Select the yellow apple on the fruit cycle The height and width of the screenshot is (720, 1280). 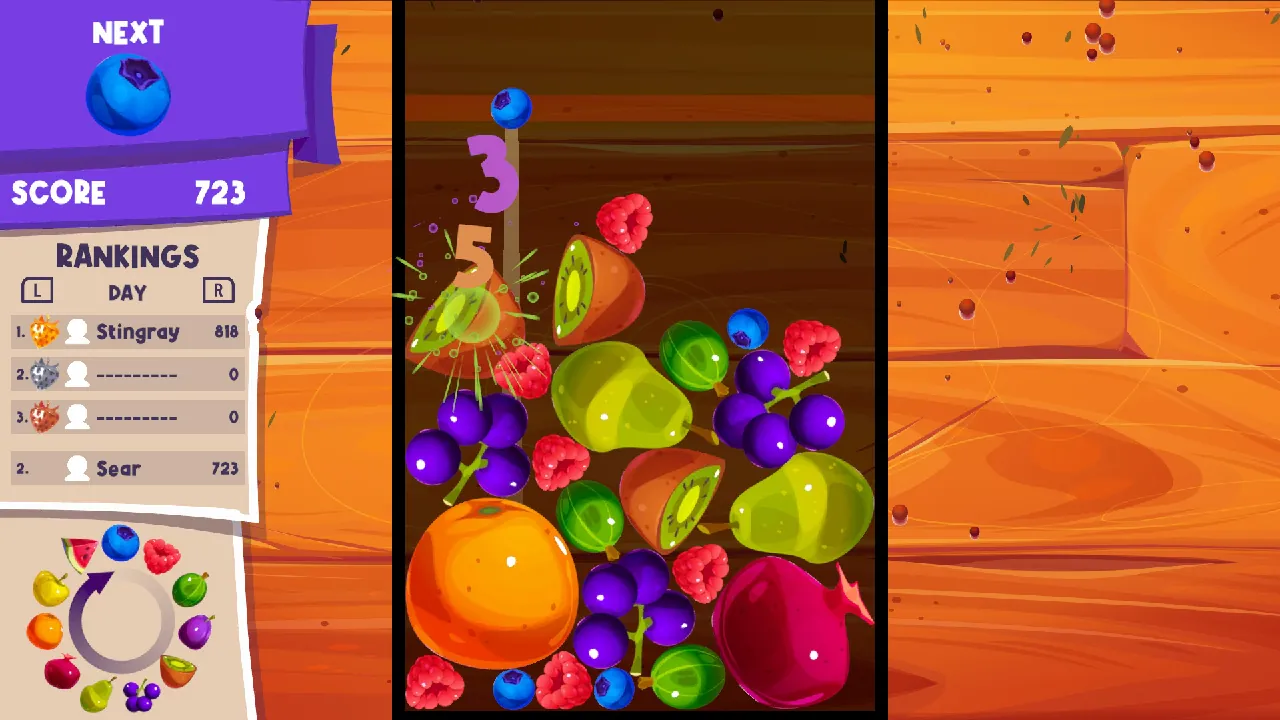point(51,587)
